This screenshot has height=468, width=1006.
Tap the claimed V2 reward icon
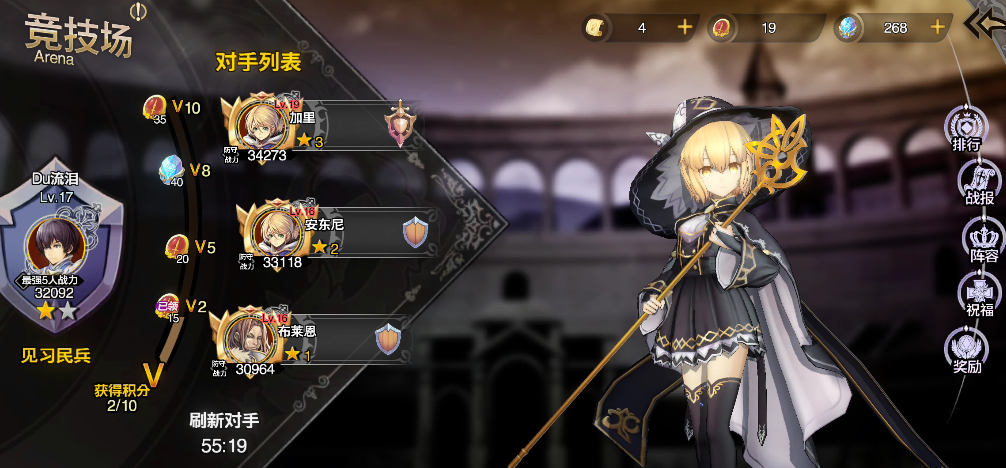pos(168,306)
